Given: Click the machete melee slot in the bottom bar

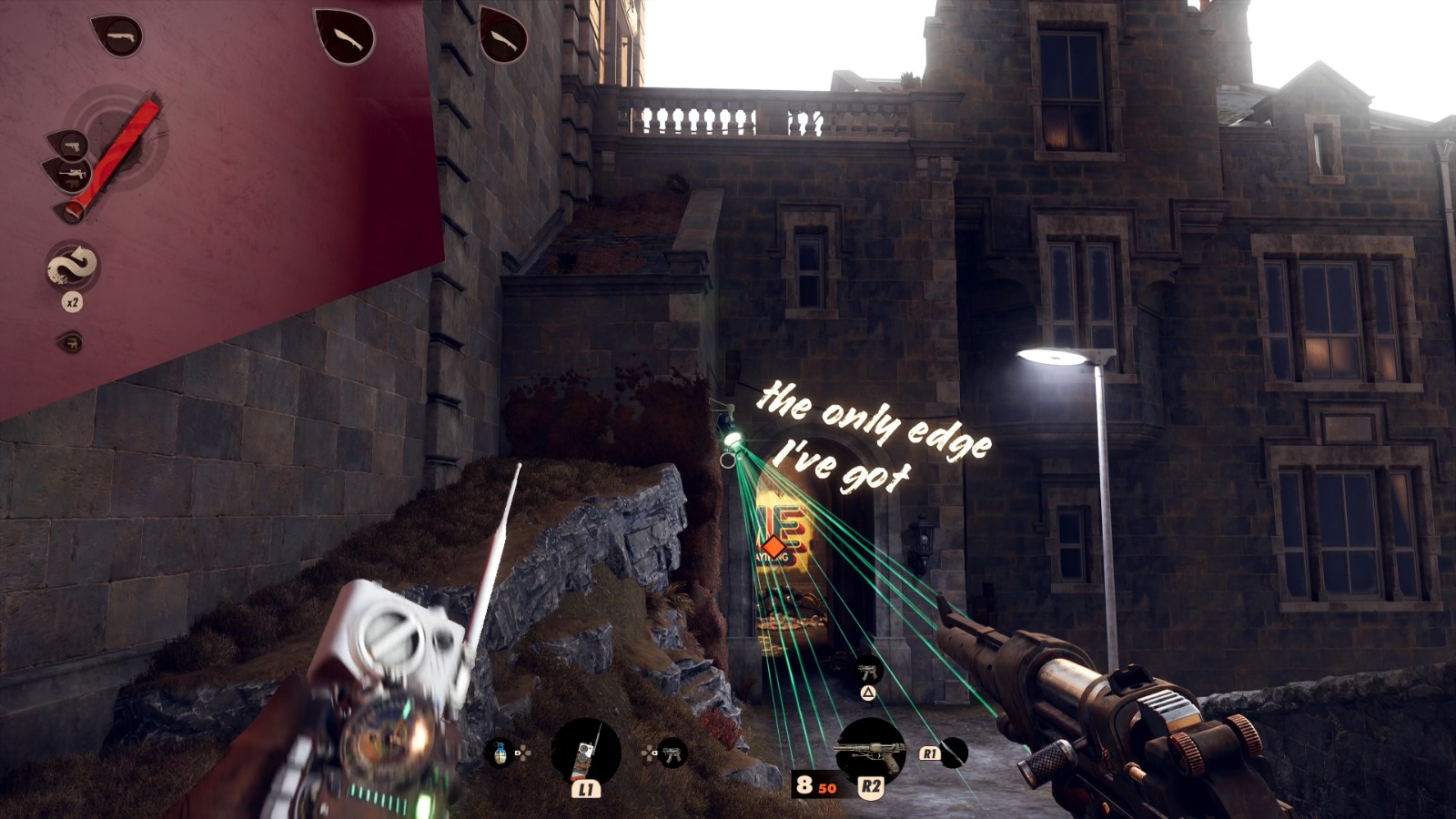Looking at the screenshot, I should [953, 753].
